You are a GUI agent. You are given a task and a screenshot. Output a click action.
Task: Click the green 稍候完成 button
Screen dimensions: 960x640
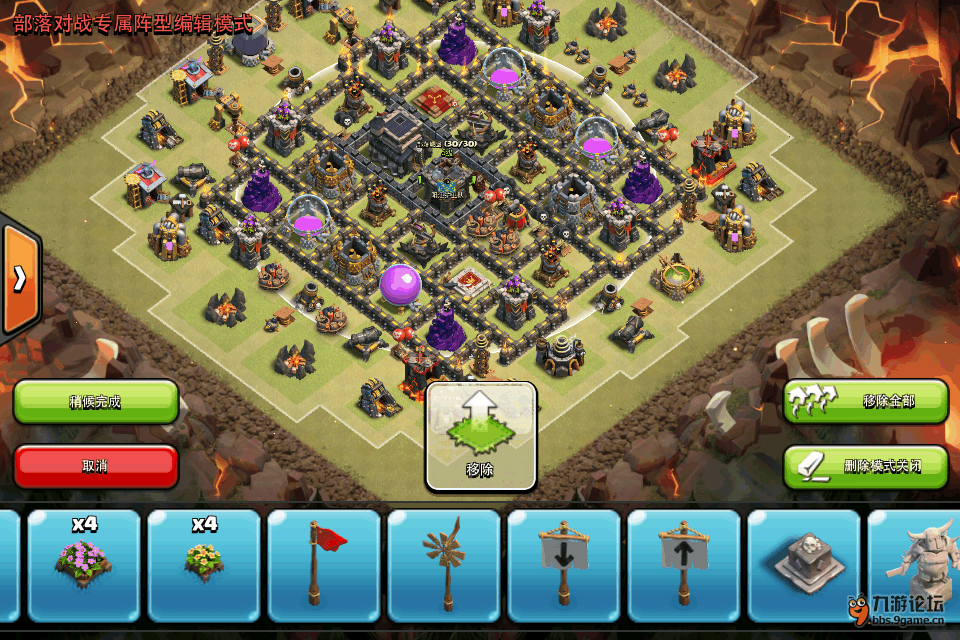[96, 402]
